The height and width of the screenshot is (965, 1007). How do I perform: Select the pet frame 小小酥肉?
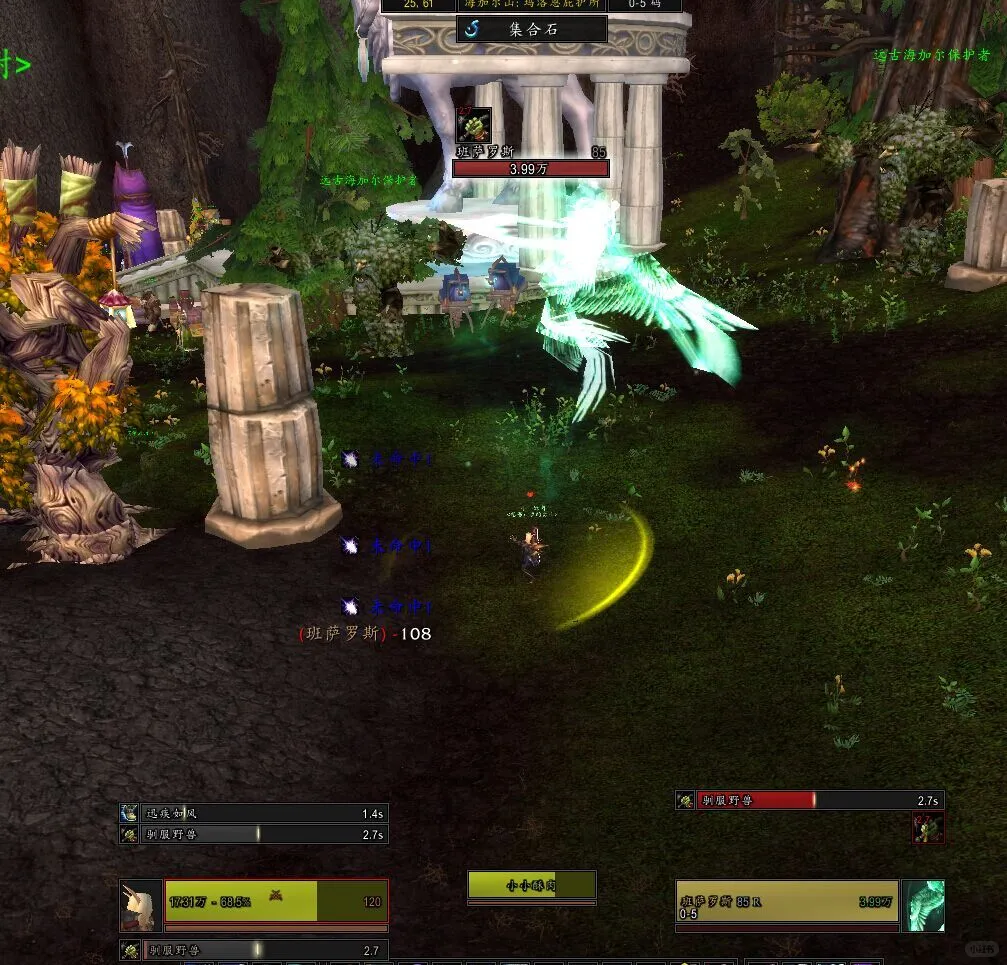tap(531, 885)
